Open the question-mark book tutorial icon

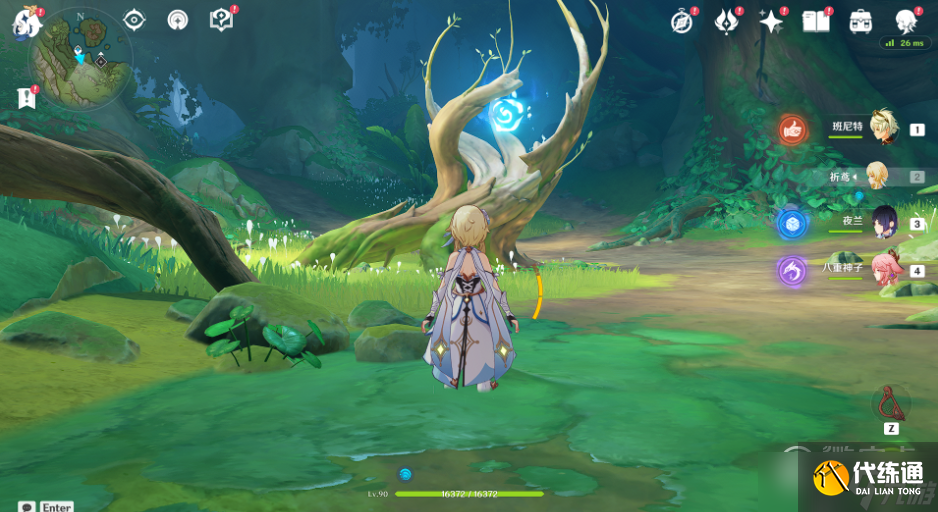(x=221, y=20)
